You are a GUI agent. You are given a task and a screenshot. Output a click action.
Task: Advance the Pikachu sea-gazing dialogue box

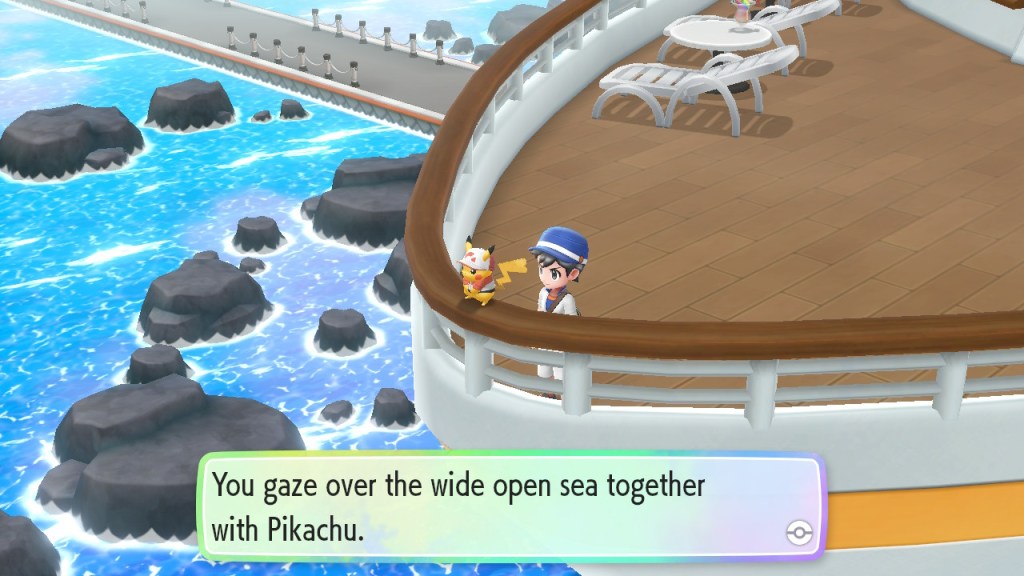(x=510, y=507)
